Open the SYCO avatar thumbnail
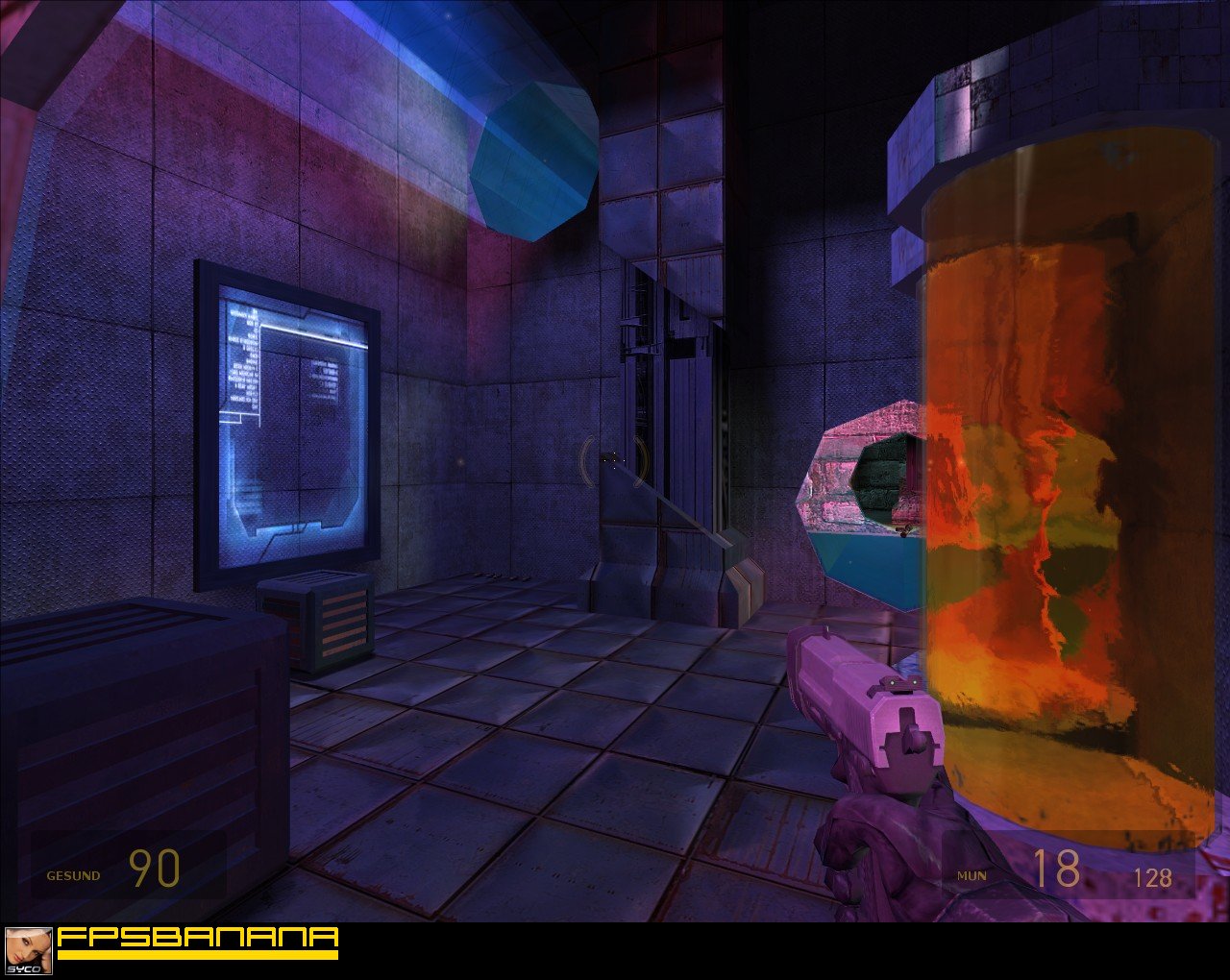 coord(28,951)
